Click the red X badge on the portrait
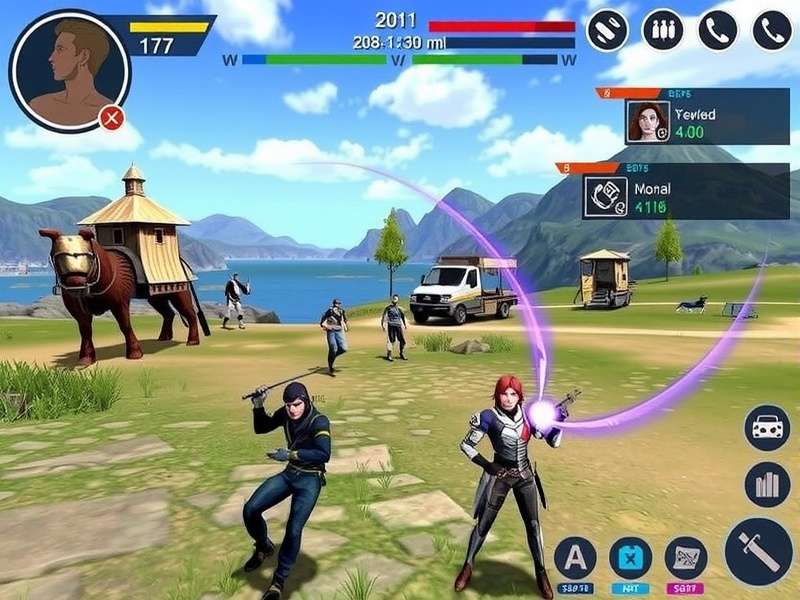Screen dimensions: 800x600 pos(112,119)
